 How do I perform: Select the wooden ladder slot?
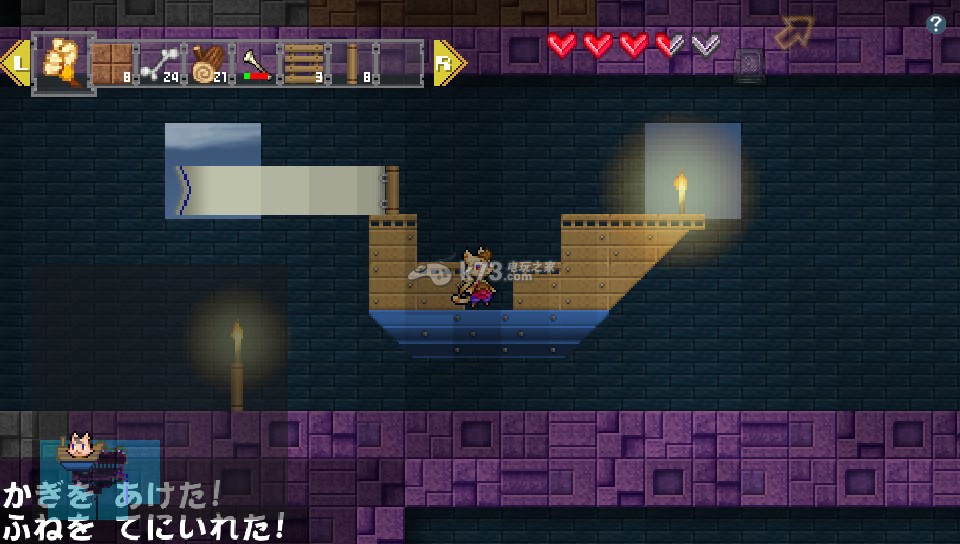(x=303, y=63)
